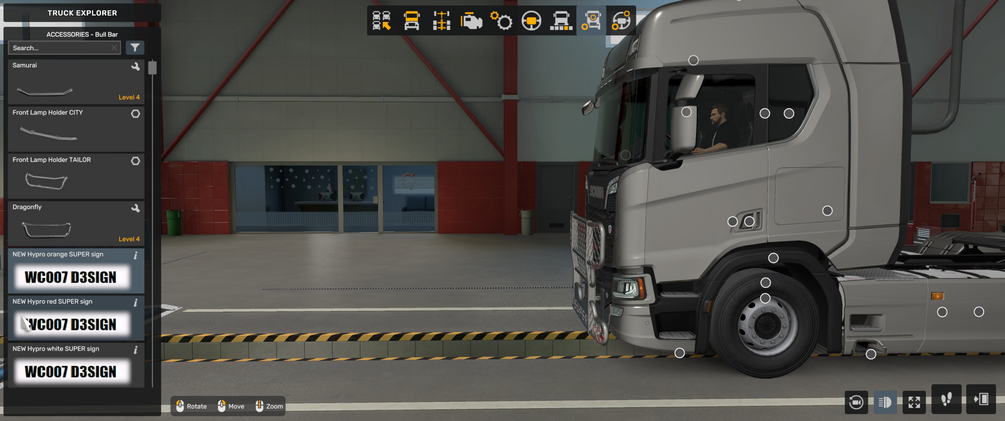Viewport: 1005px width, 421px height.
Task: Open the chassis category icon
Action: click(441, 20)
